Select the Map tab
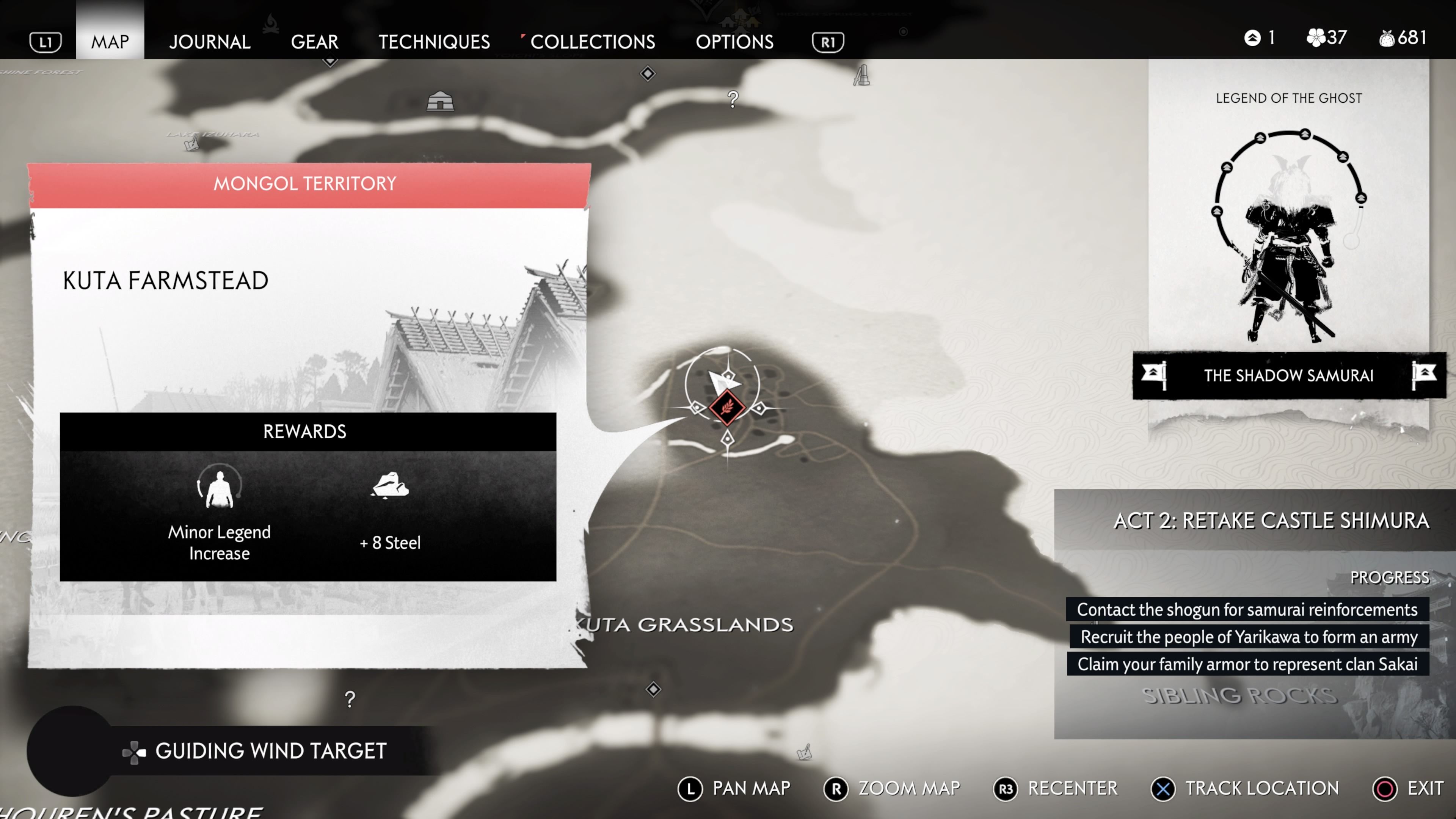 (x=110, y=42)
